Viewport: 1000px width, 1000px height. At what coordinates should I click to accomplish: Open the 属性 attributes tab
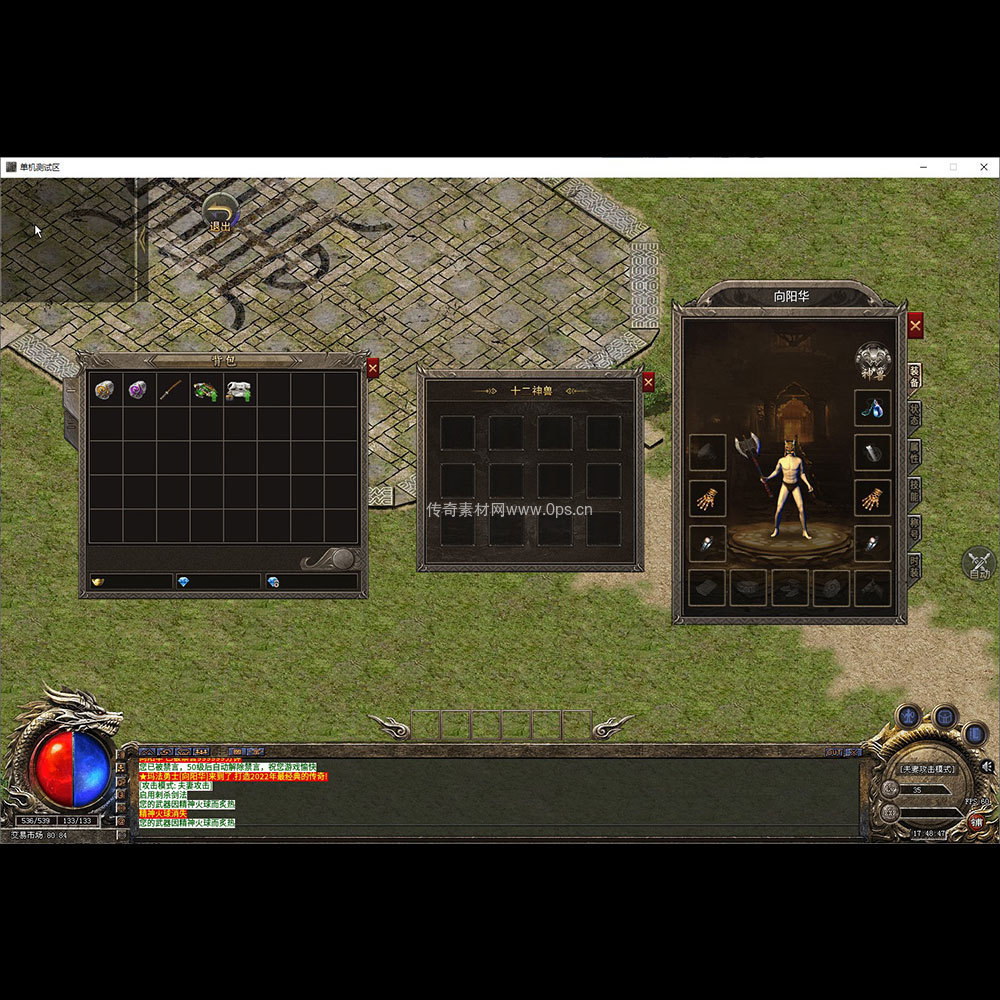[914, 452]
